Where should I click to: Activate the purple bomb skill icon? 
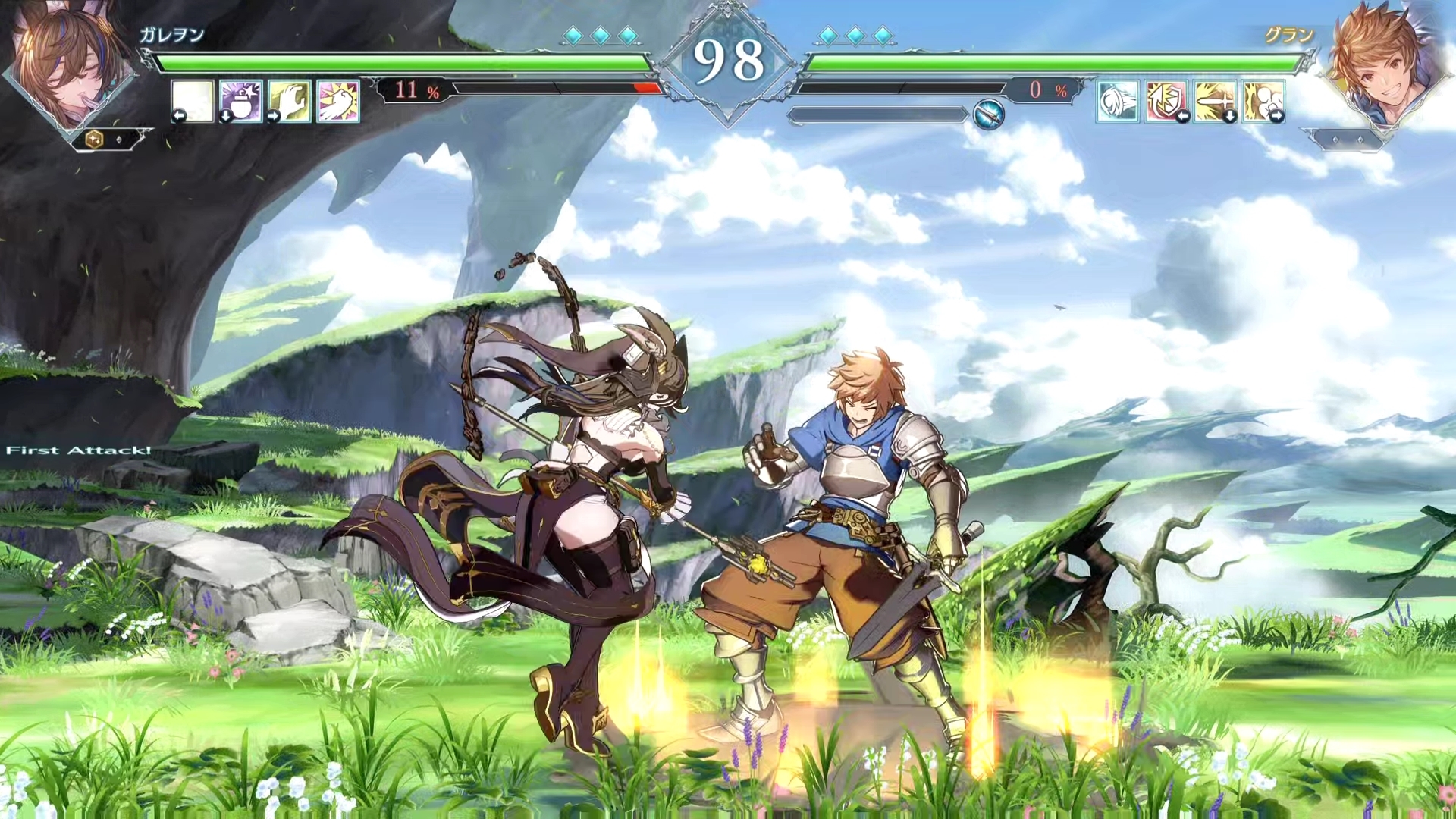(241, 101)
